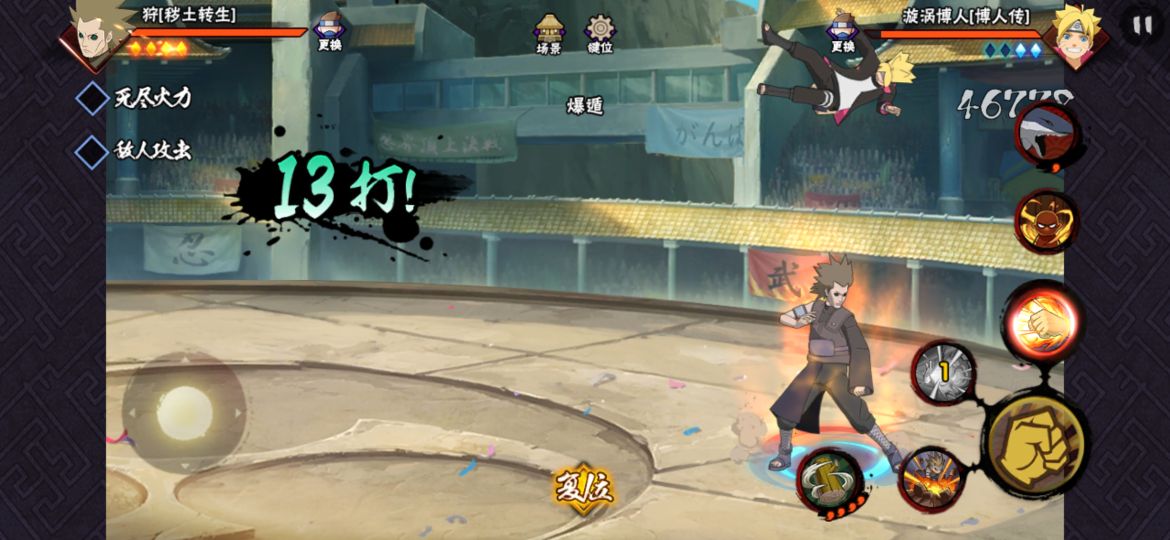Image resolution: width=1170 pixels, height=540 pixels.
Task: Change the opponent ninja via right 更换
Action: (x=842, y=31)
